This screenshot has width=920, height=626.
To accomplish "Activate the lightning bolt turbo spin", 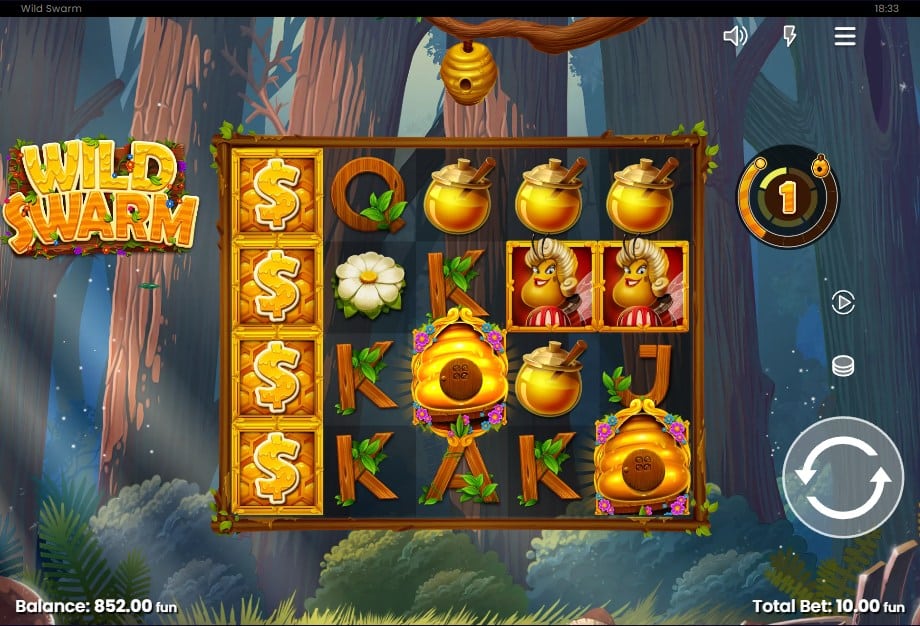I will 789,37.
